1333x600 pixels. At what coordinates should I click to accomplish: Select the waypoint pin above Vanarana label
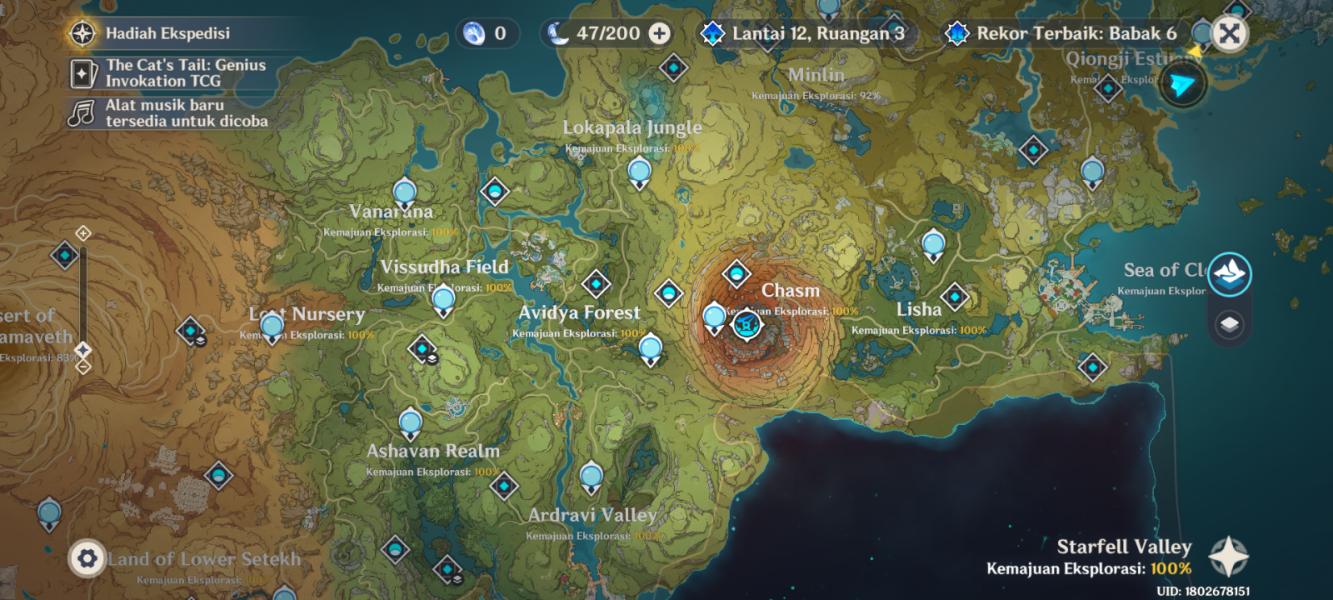pos(404,191)
